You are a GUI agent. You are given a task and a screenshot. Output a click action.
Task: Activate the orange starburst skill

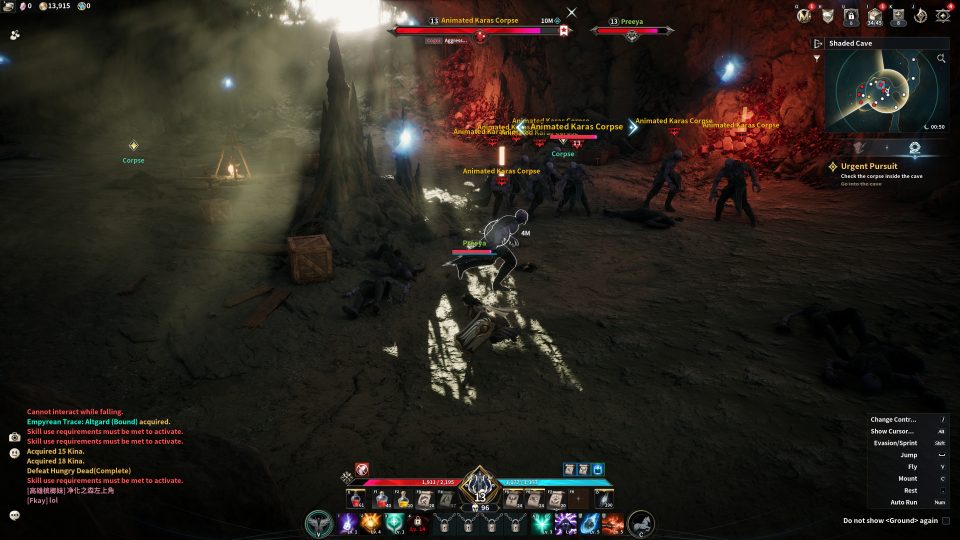[x=371, y=522]
